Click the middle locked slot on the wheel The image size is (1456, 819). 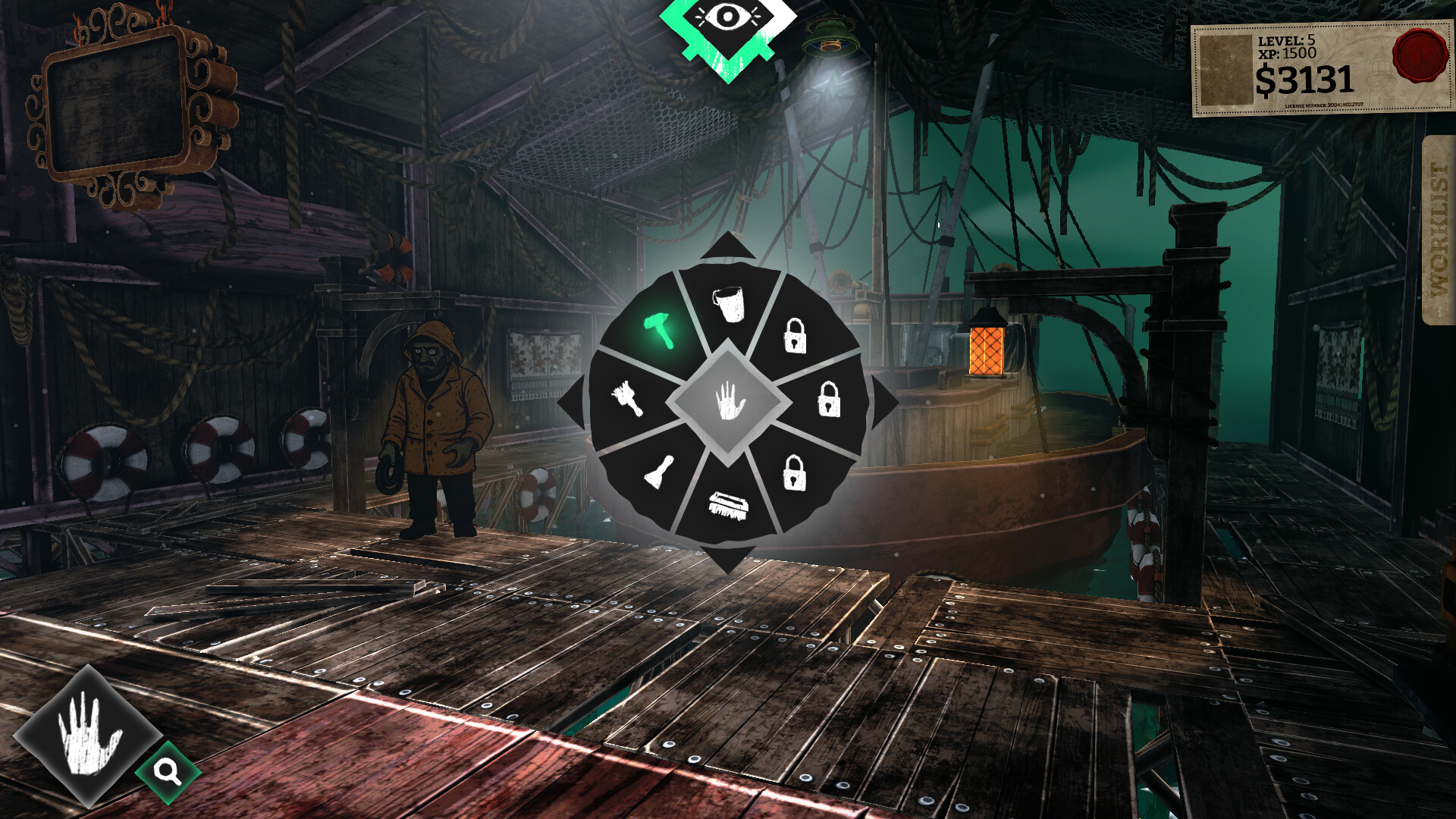click(x=831, y=400)
